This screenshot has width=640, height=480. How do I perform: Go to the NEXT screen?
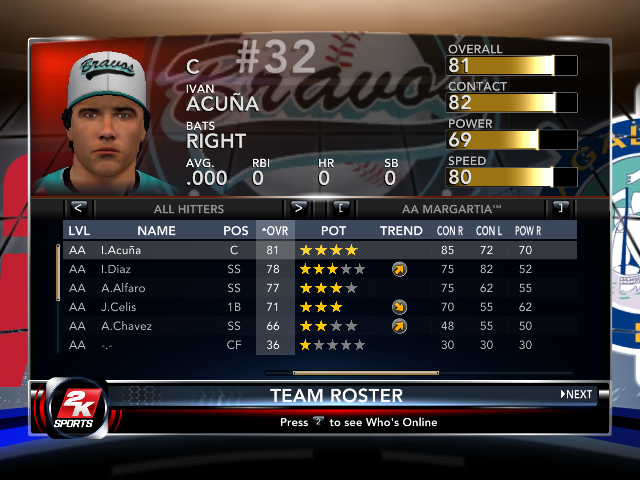coord(577,394)
